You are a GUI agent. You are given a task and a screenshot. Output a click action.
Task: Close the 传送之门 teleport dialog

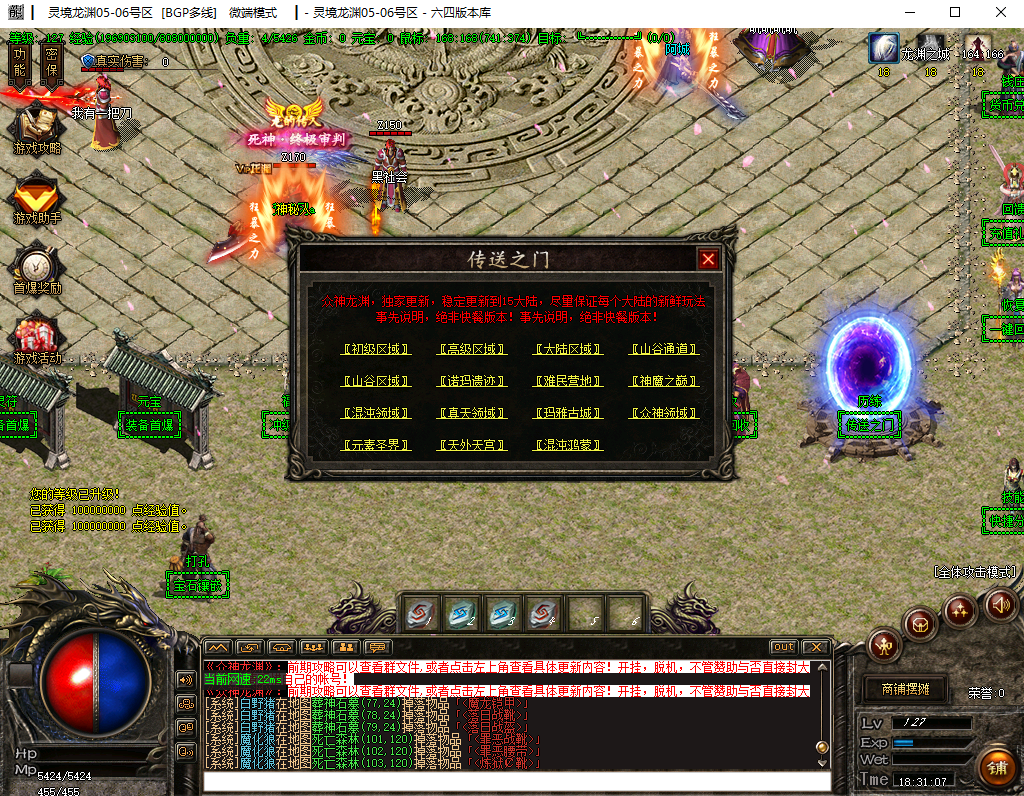point(708,259)
